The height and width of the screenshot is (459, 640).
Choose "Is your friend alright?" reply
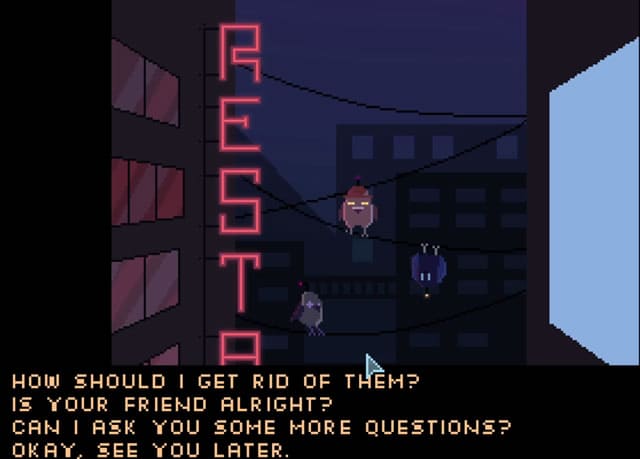click(x=172, y=405)
